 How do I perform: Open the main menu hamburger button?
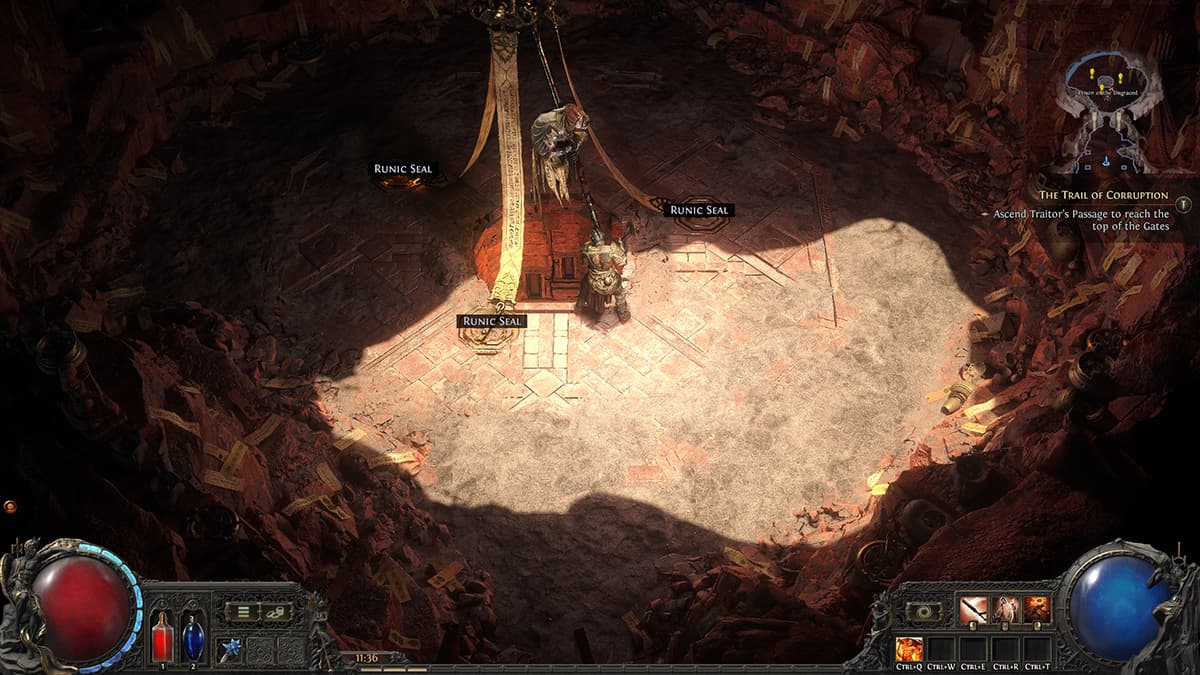[241, 612]
